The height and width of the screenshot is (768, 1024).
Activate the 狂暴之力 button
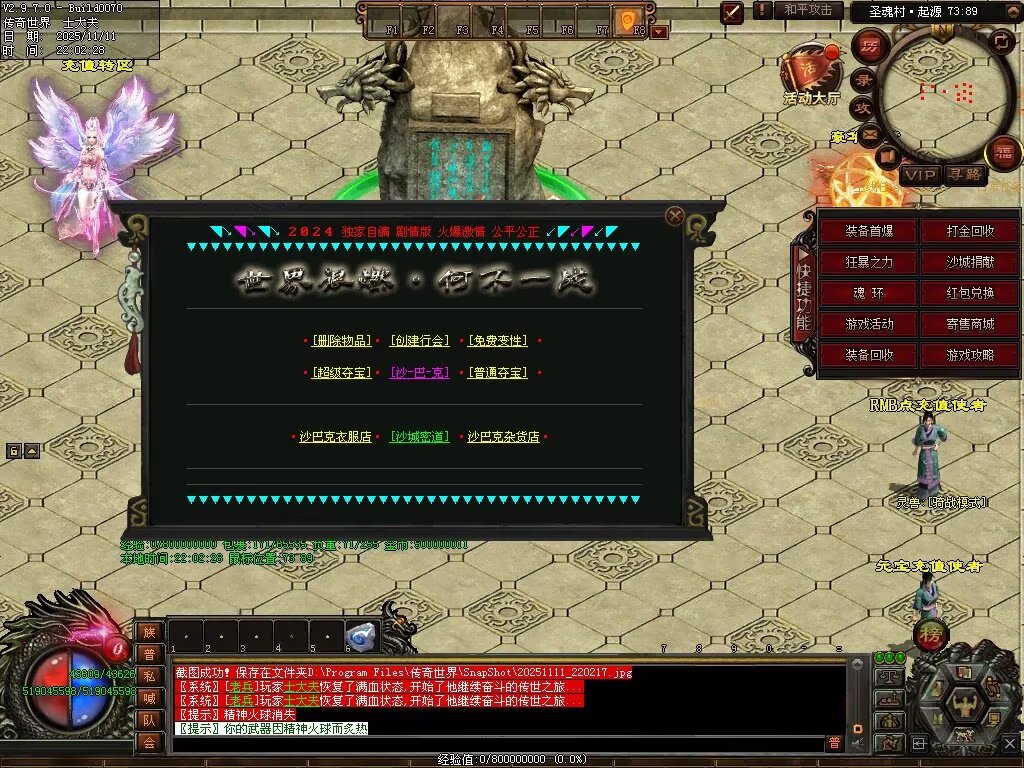point(869,262)
